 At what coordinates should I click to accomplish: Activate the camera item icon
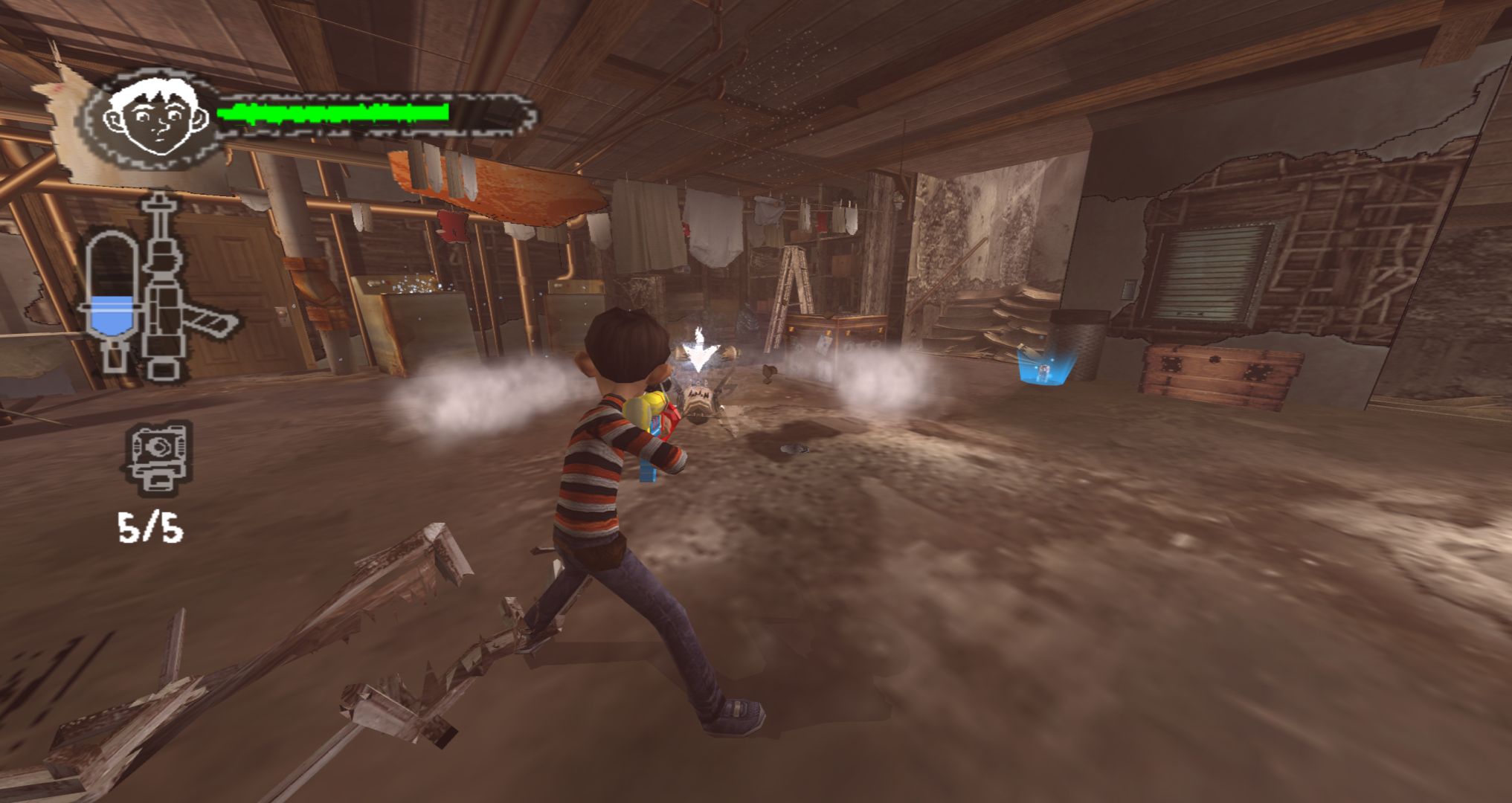tap(158, 456)
